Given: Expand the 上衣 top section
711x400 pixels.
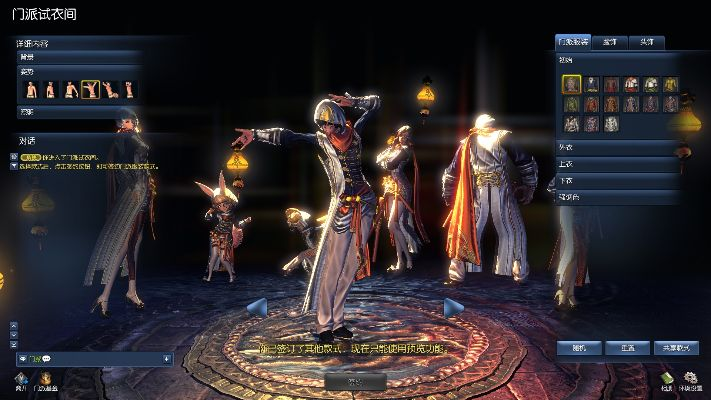Looking at the screenshot, I should pyautogui.click(x=618, y=165).
